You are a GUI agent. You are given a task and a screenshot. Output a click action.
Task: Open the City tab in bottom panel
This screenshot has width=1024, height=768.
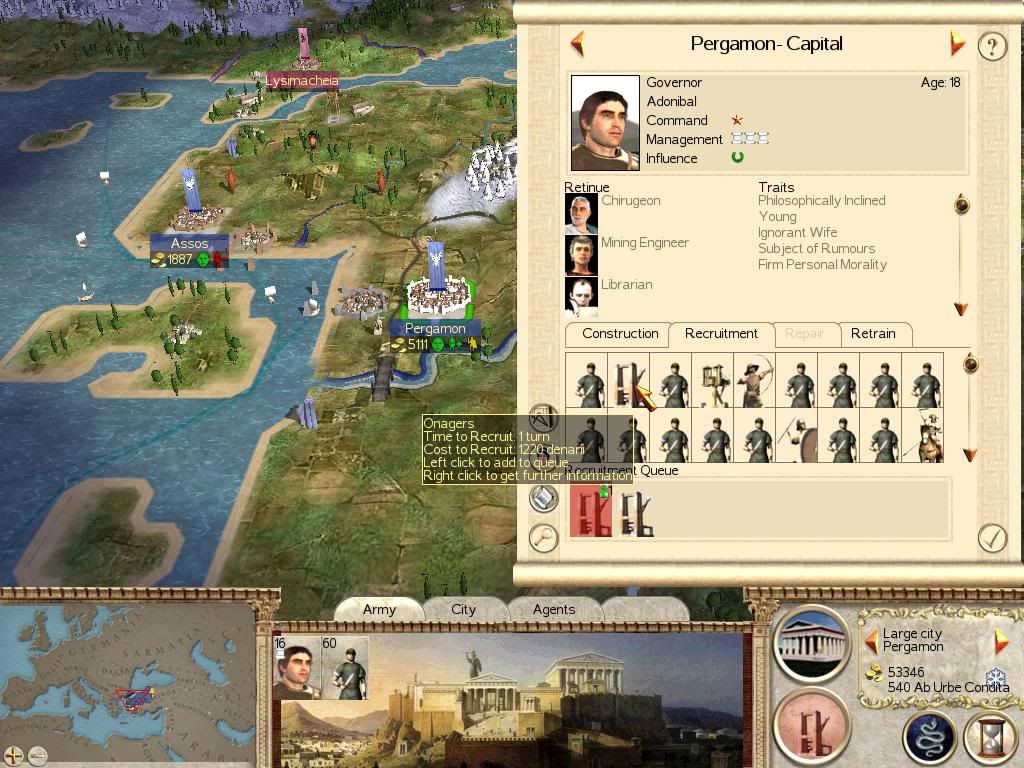(463, 609)
